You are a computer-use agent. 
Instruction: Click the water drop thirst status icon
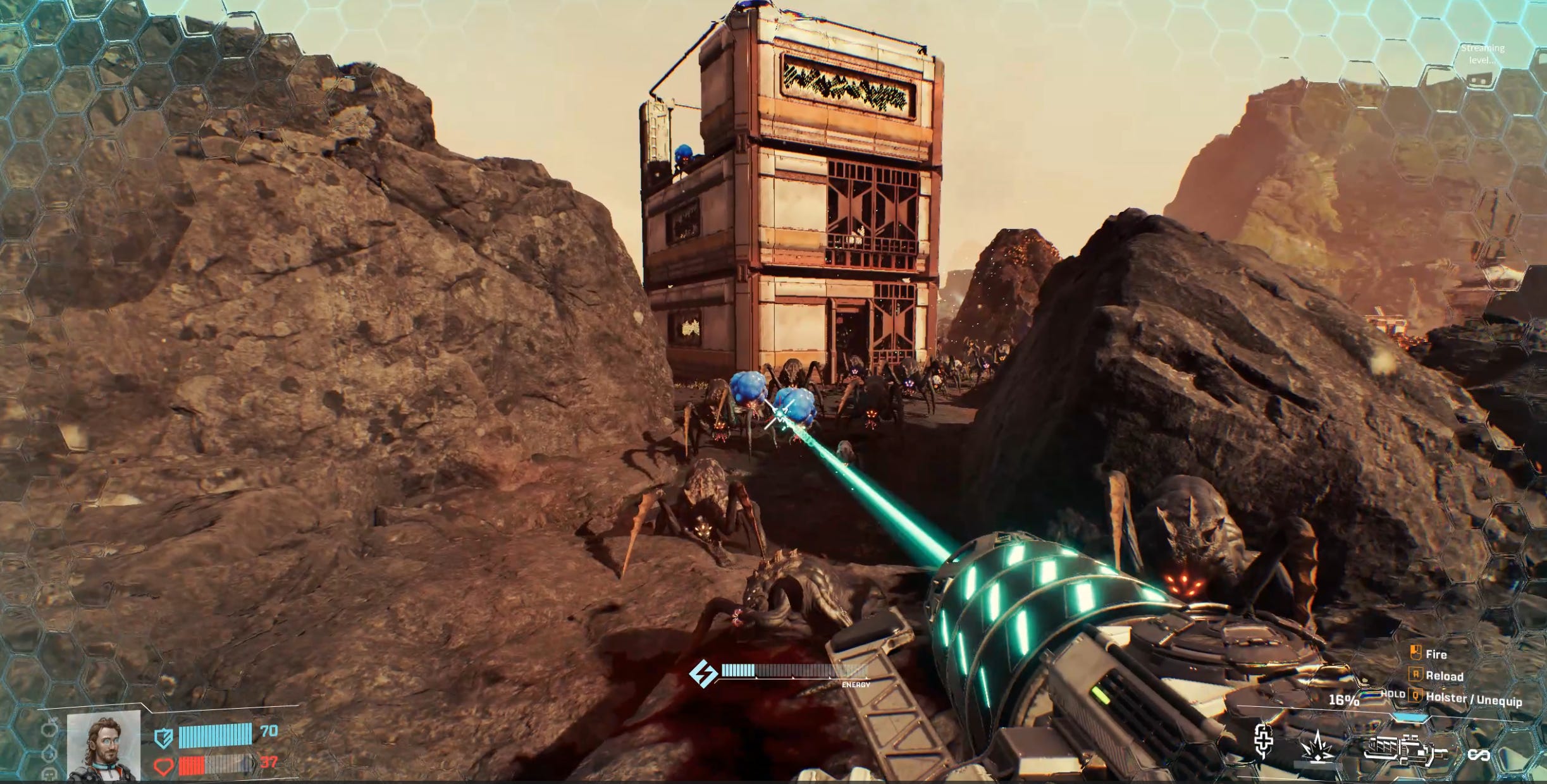(x=51, y=753)
